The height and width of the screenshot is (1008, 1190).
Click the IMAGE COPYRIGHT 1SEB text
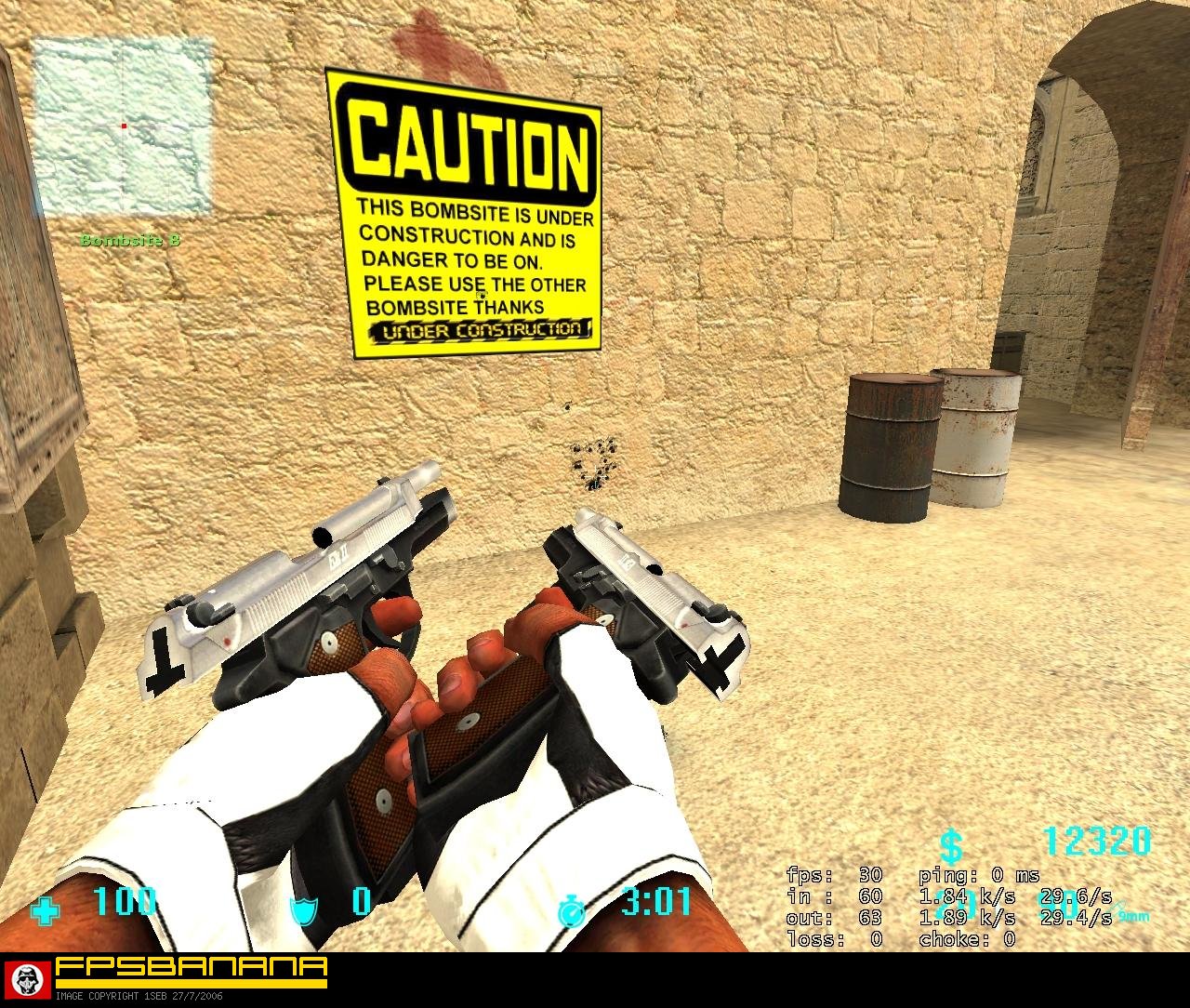click(139, 995)
